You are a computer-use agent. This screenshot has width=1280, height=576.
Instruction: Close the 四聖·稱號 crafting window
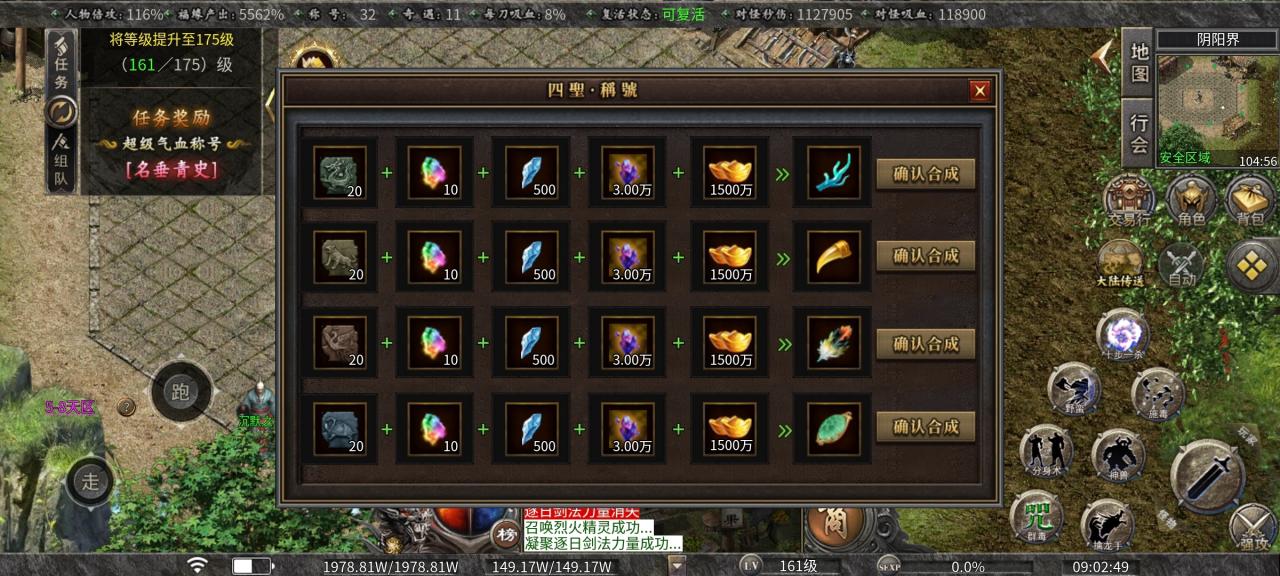[x=980, y=91]
